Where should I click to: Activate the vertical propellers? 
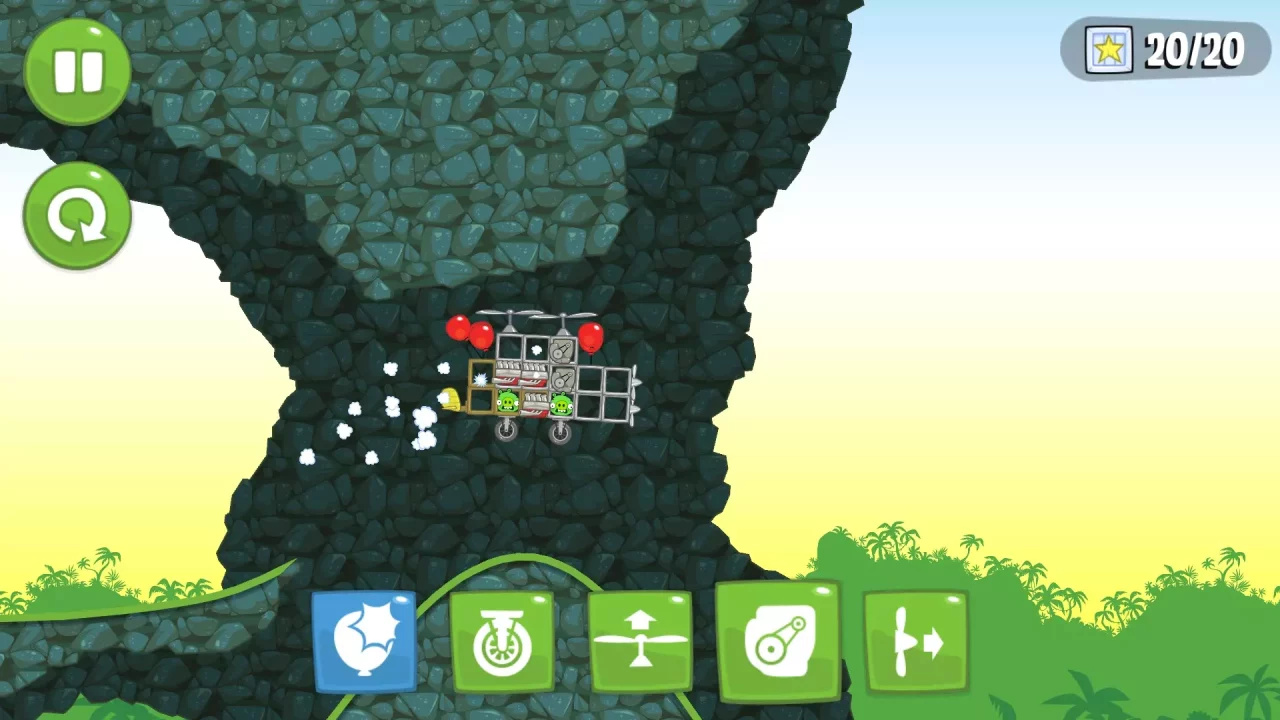642,640
